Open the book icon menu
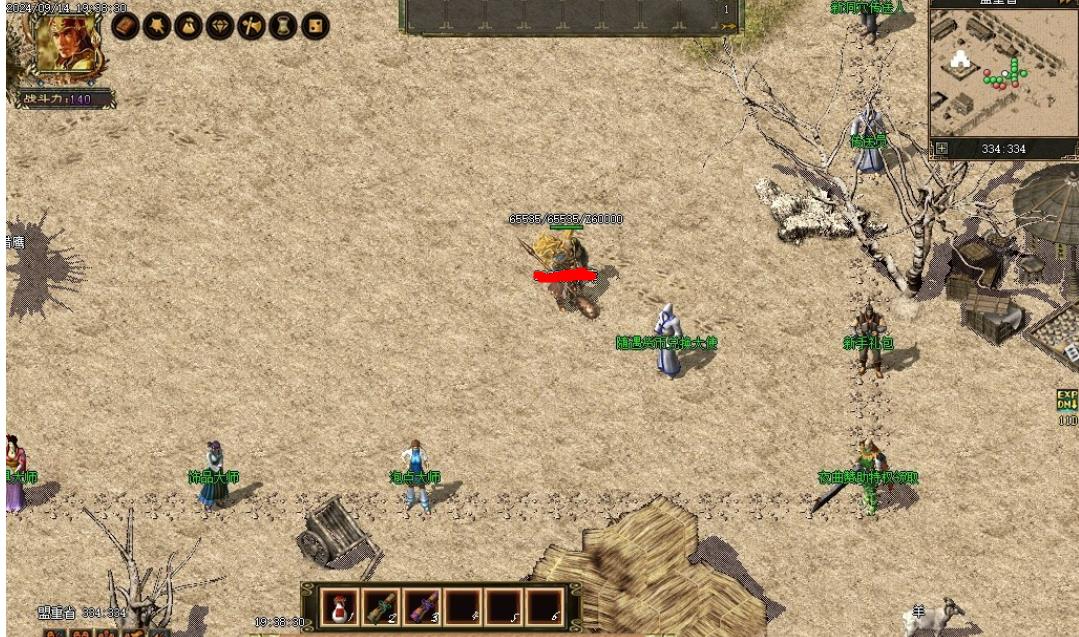Viewport: 1079px width, 637px height. [x=125, y=26]
